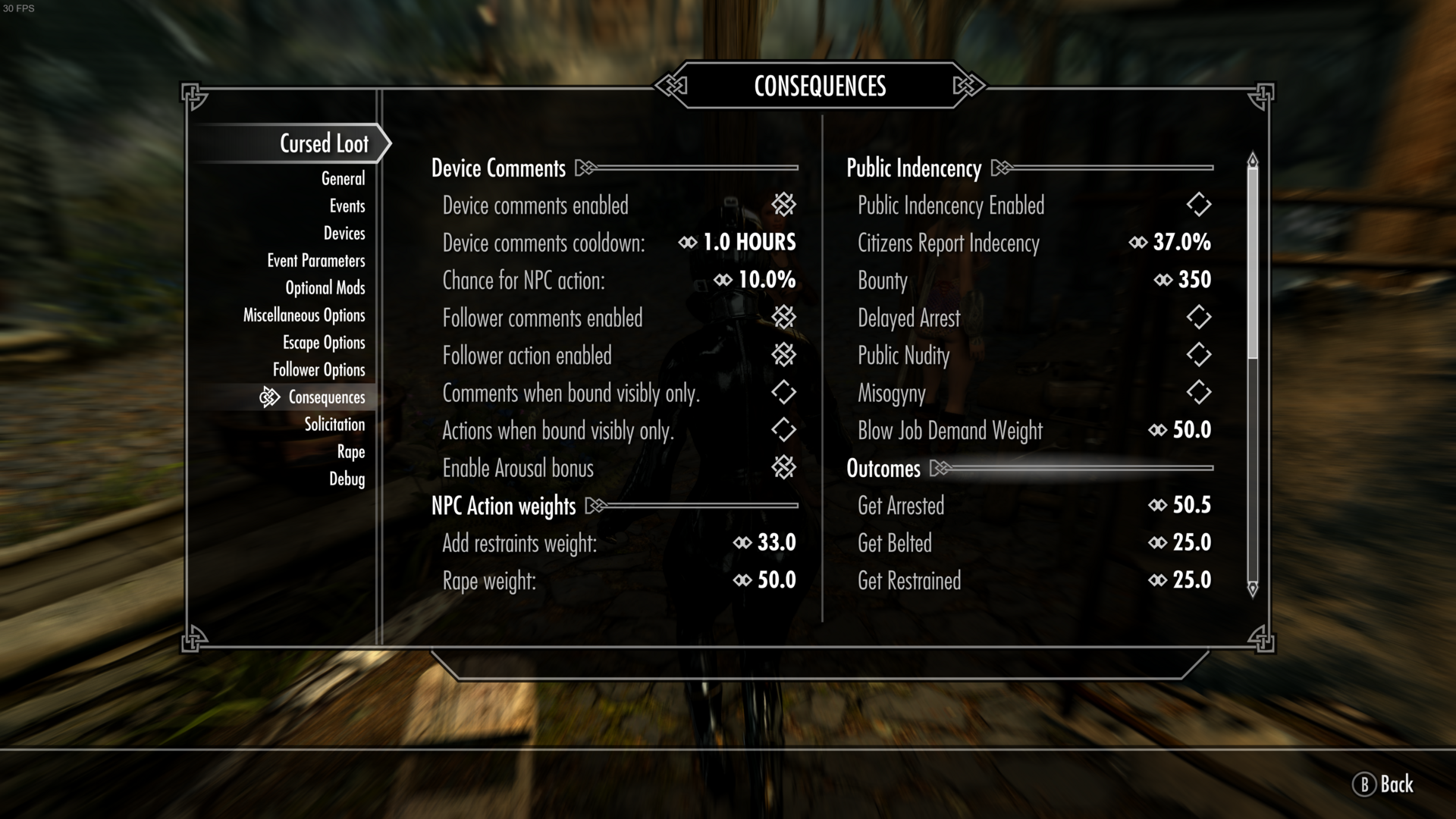1456x819 pixels.
Task: Toggle Follower action enabled option
Action: (783, 355)
